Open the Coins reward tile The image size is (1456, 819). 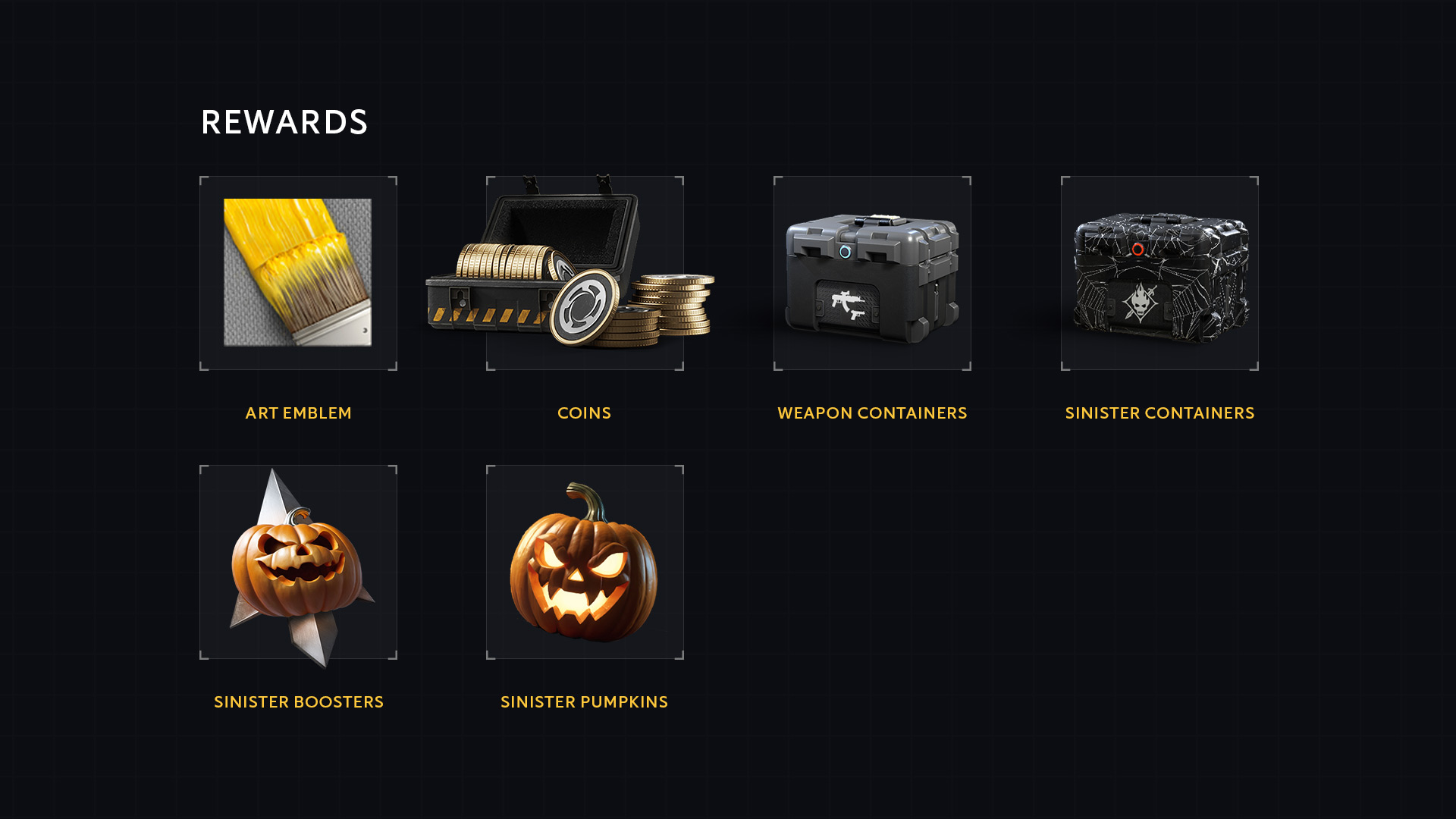585,273
